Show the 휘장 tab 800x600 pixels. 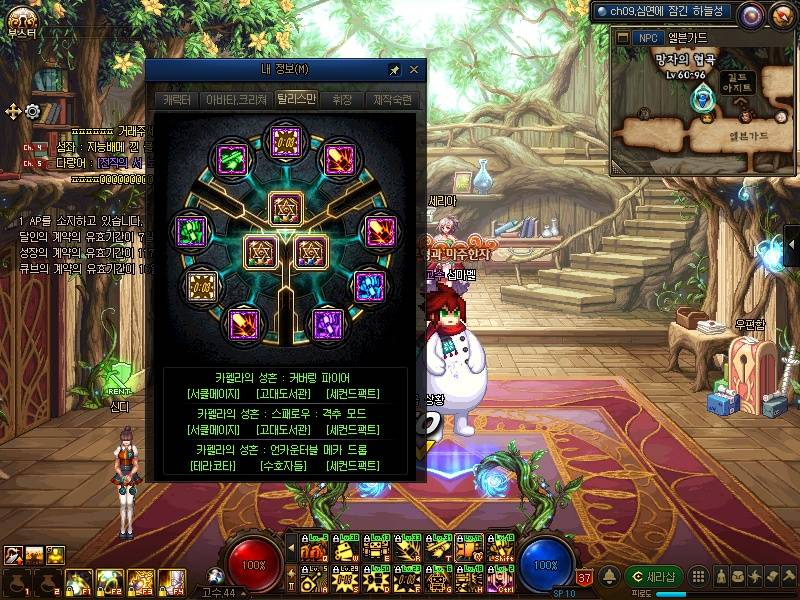coord(342,100)
